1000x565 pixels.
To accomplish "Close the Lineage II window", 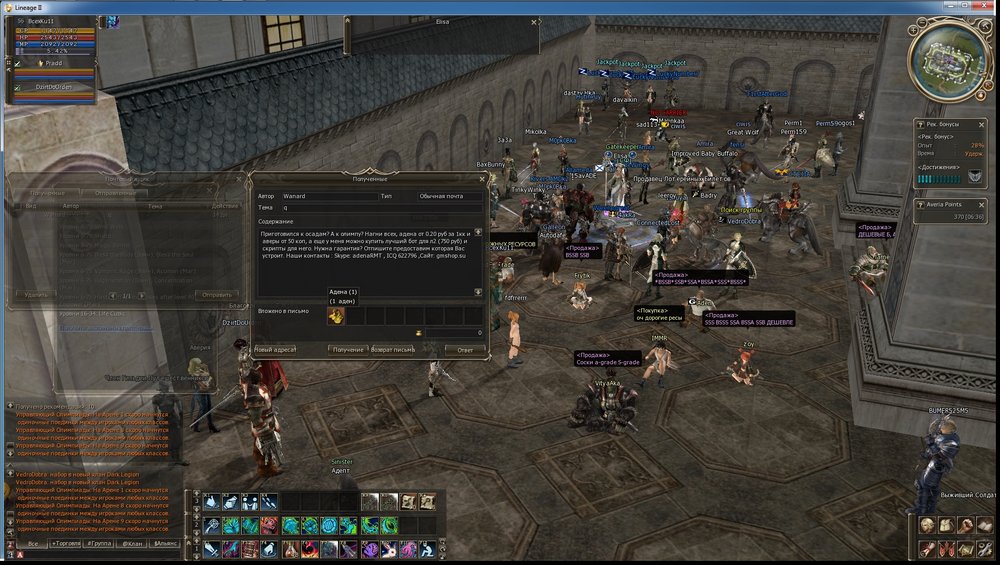I will (982, 7).
